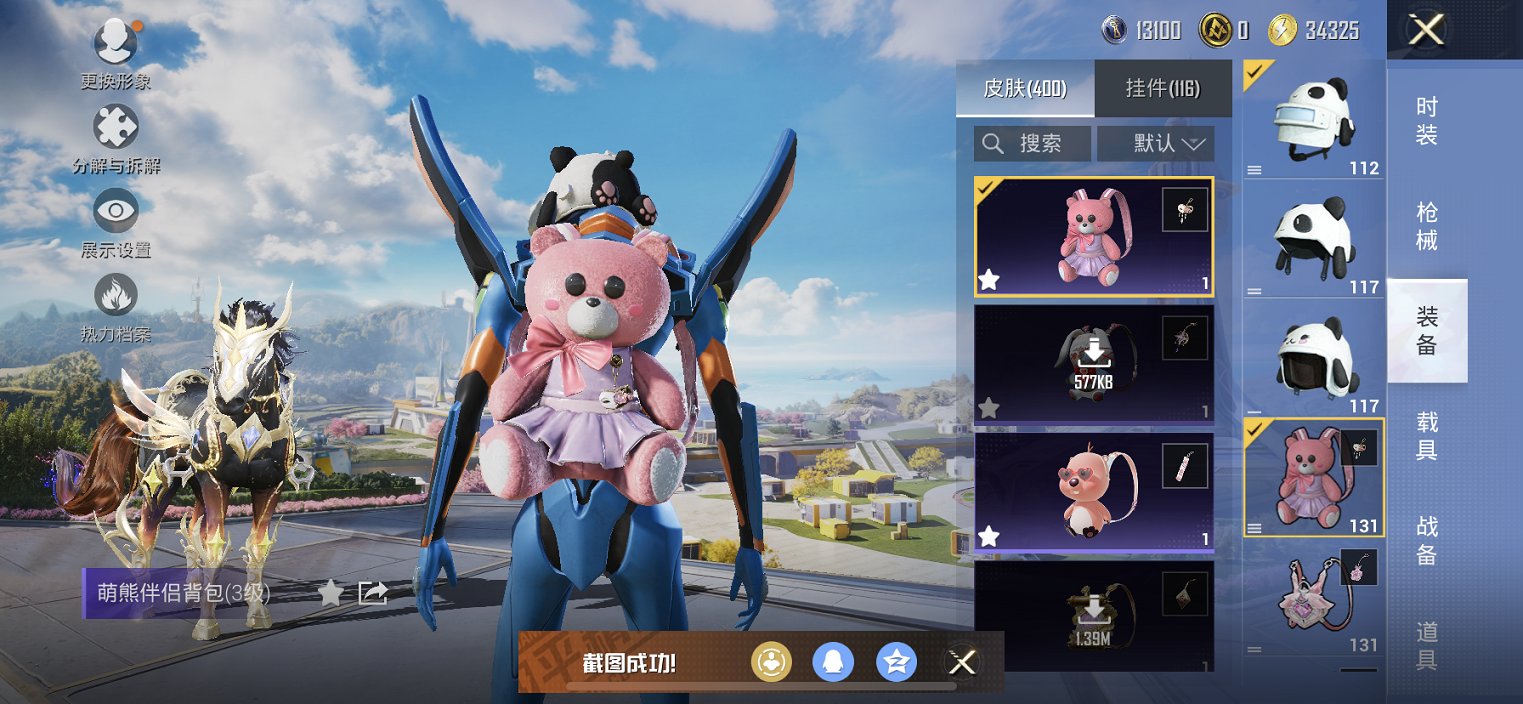1523x704 pixels.
Task: Dismiss the 截图成功 screenshot share bar
Action: pos(962,662)
